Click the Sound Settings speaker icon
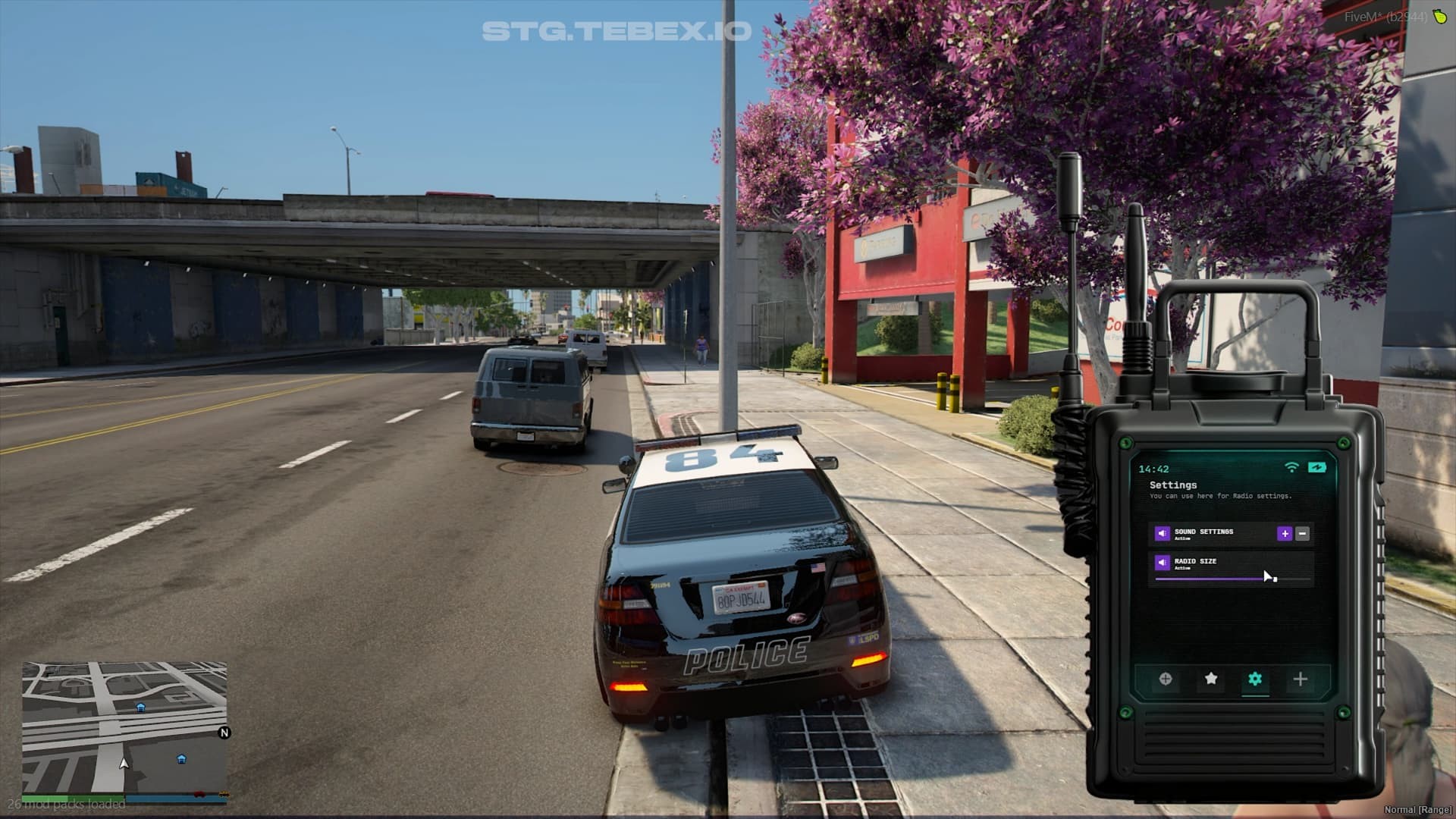1456x819 pixels. [x=1162, y=534]
